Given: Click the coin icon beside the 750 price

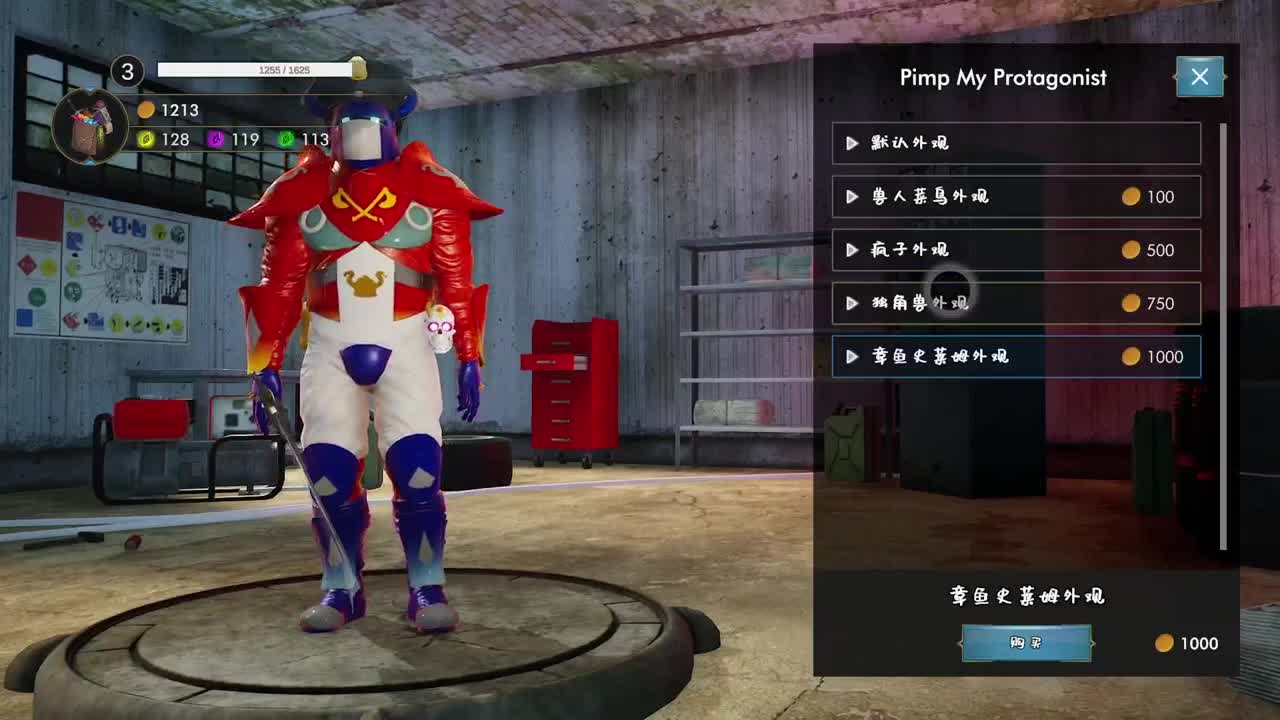Looking at the screenshot, I should [x=1131, y=303].
